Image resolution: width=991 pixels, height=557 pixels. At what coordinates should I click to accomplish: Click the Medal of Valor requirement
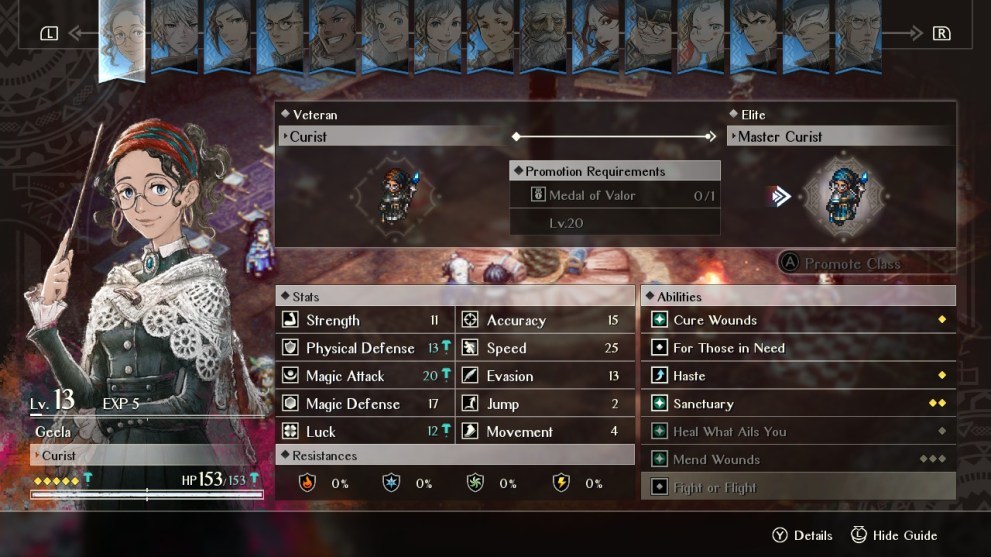614,196
